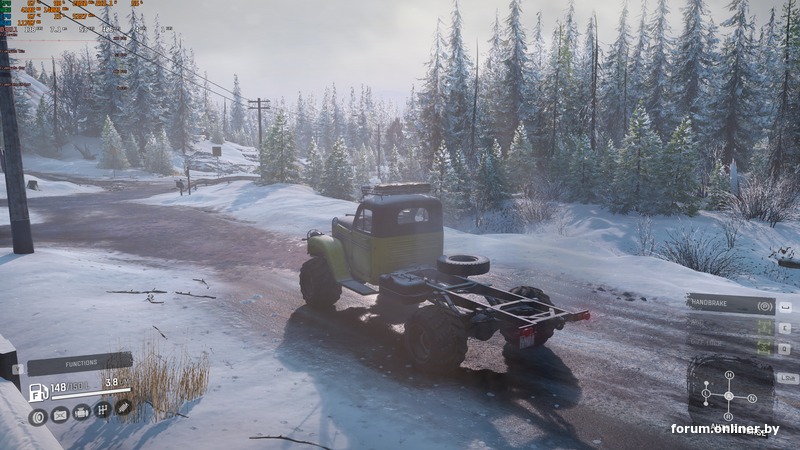Shift to High gear (H) on gearbox
800x450 pixels.
tap(729, 375)
